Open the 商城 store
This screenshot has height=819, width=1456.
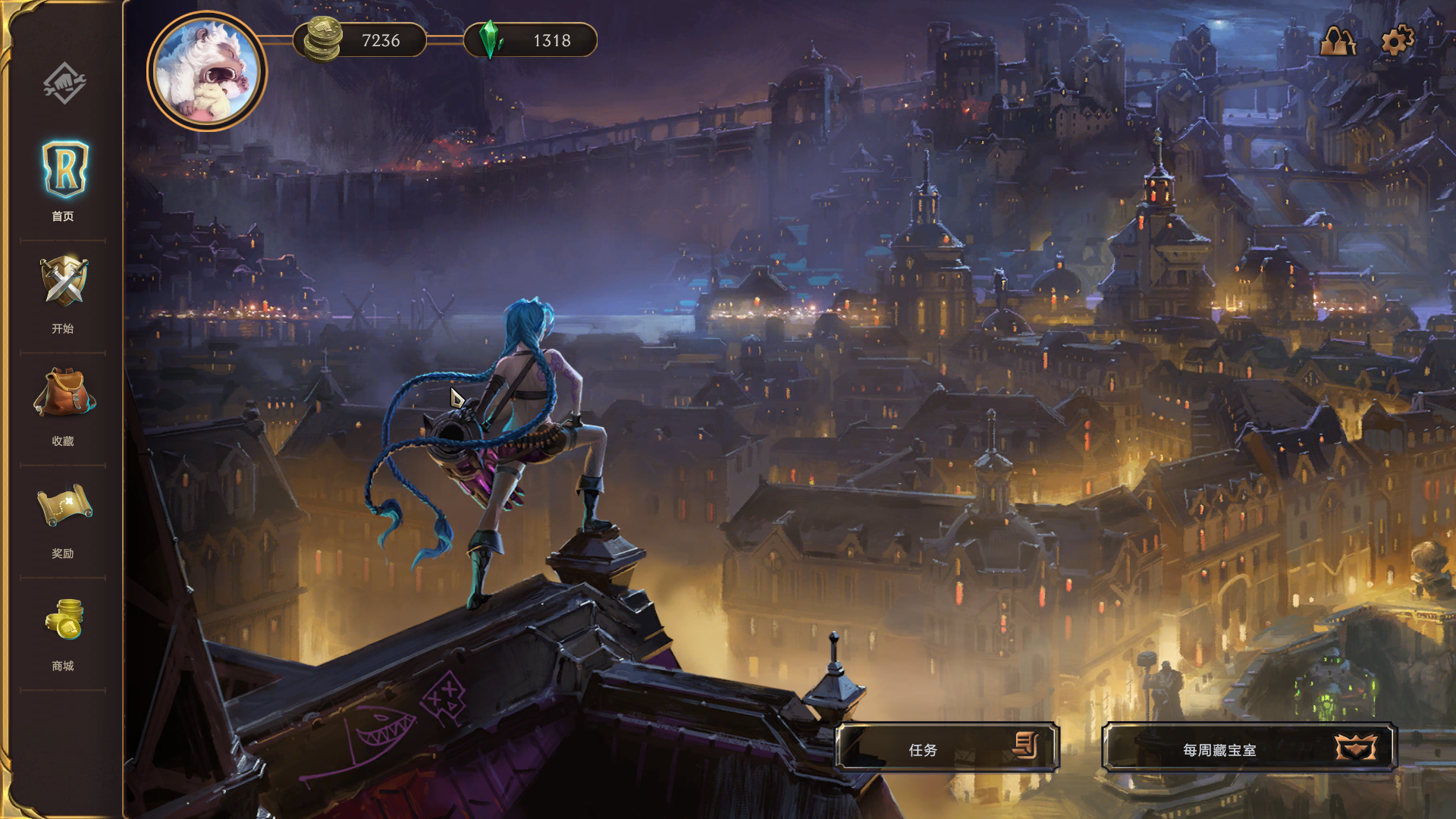tap(64, 631)
